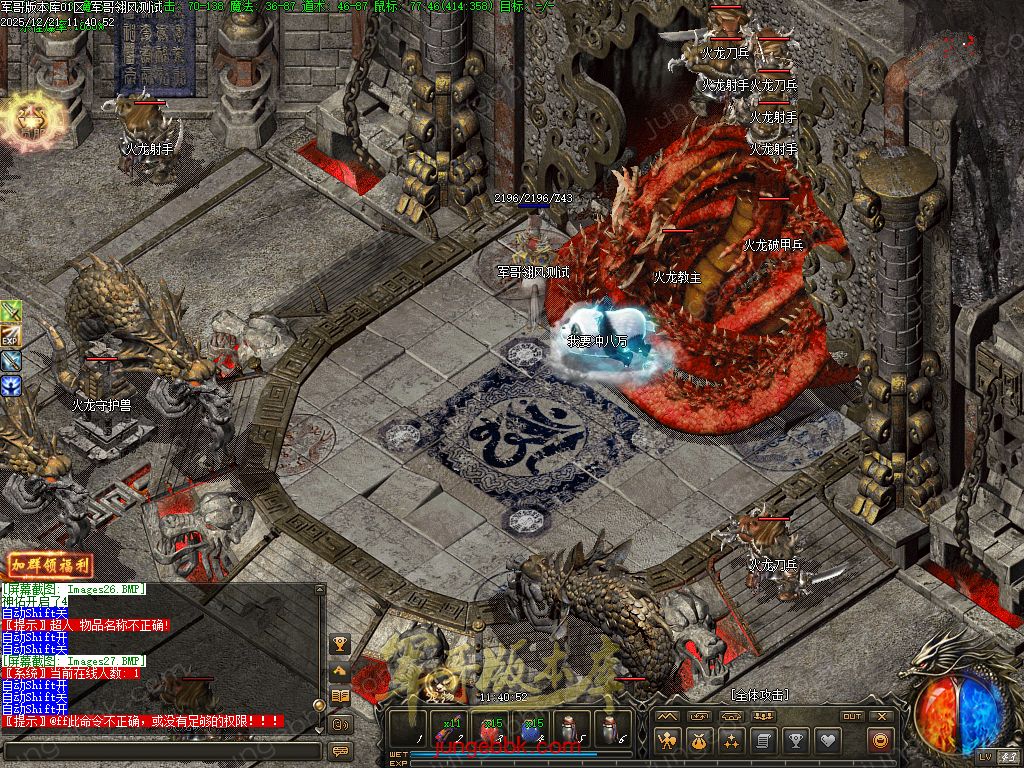Click the EXP boost buff icon
The width and height of the screenshot is (1024, 768).
coord(11,336)
